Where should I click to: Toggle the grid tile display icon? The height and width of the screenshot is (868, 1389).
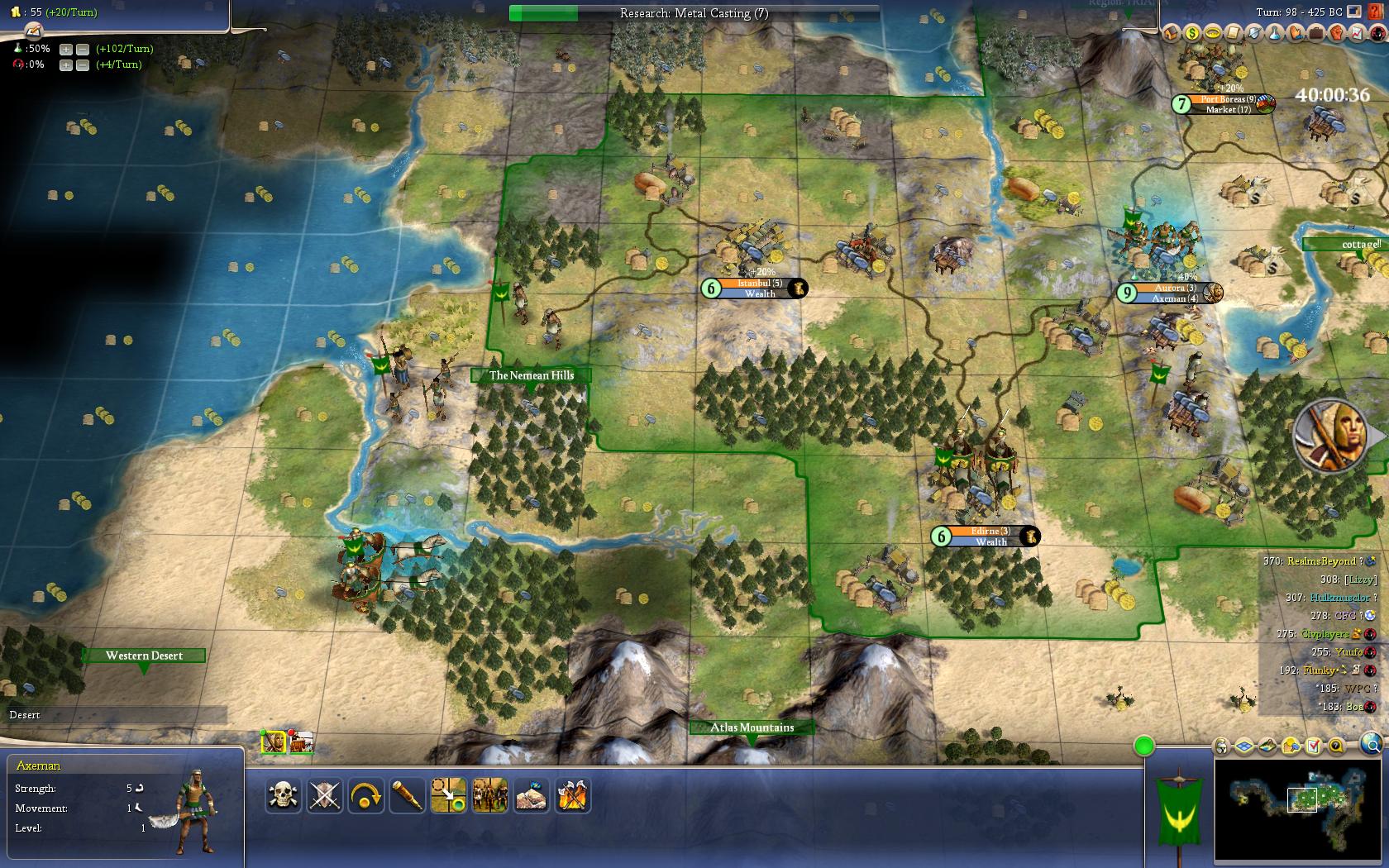(1244, 746)
